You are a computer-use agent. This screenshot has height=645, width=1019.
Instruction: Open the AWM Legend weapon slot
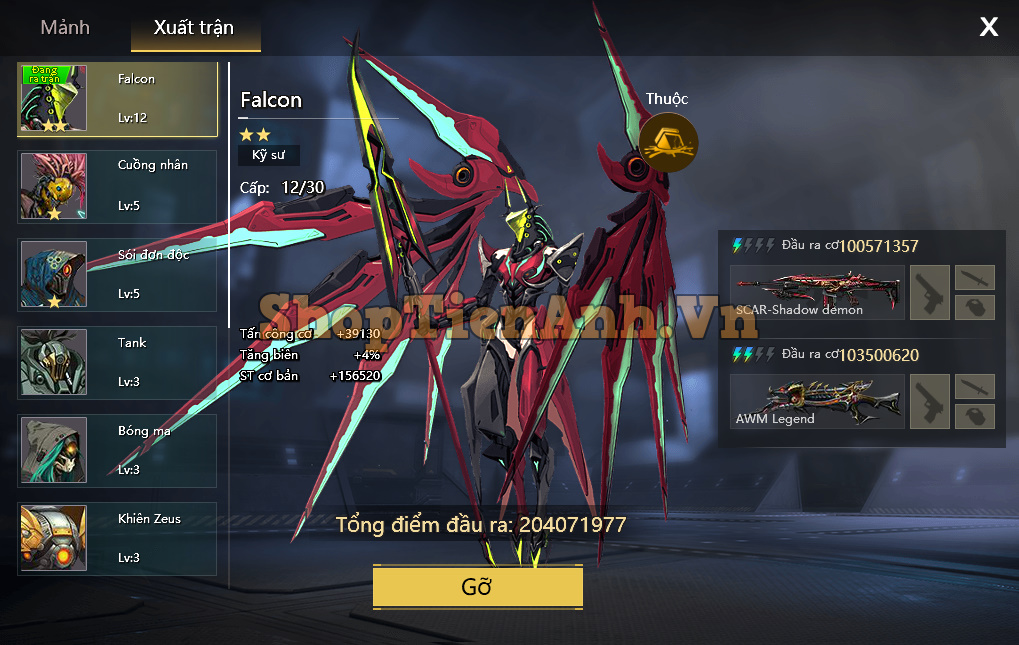click(817, 402)
